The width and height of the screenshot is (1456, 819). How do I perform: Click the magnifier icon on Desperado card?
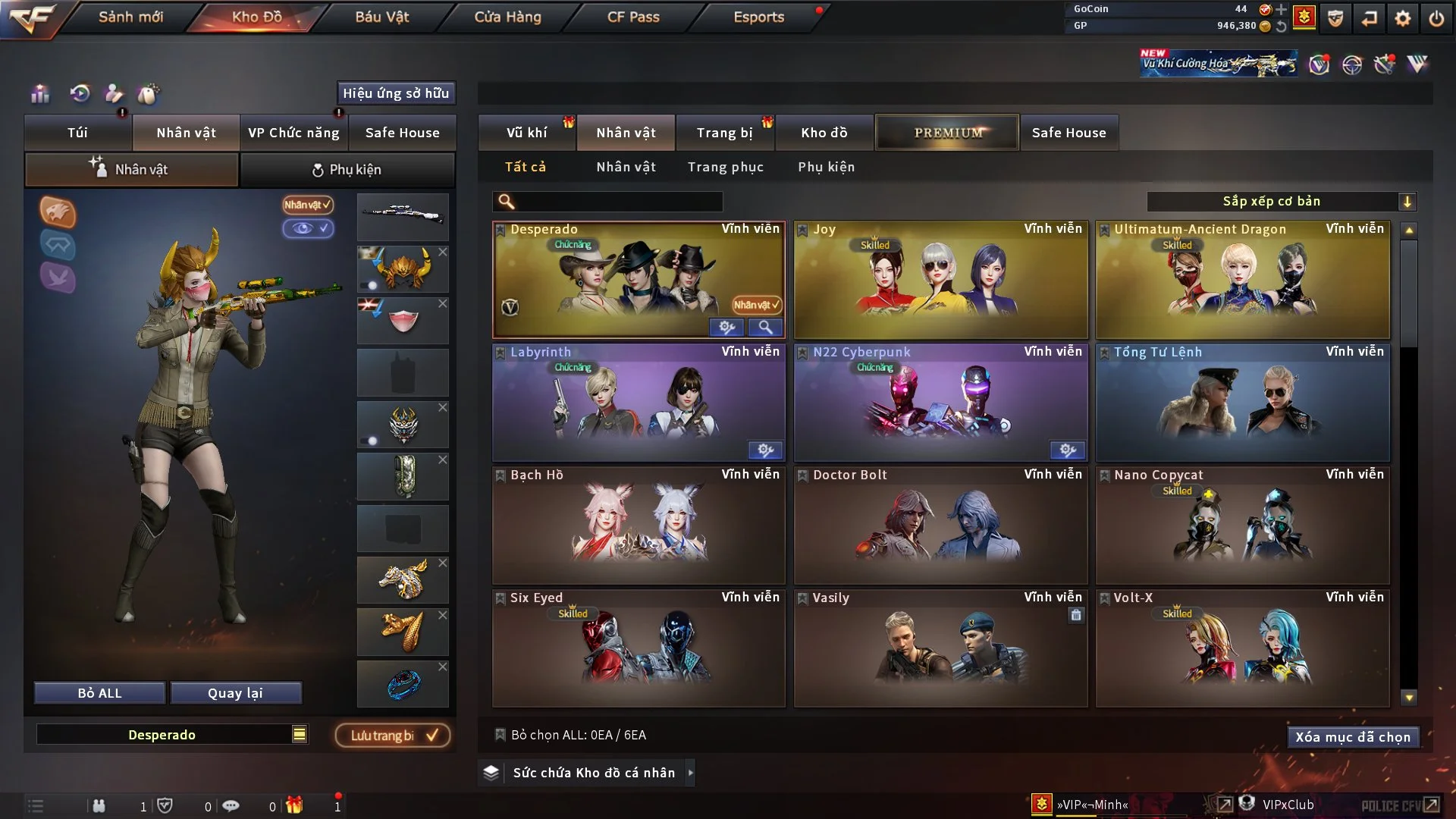(766, 328)
